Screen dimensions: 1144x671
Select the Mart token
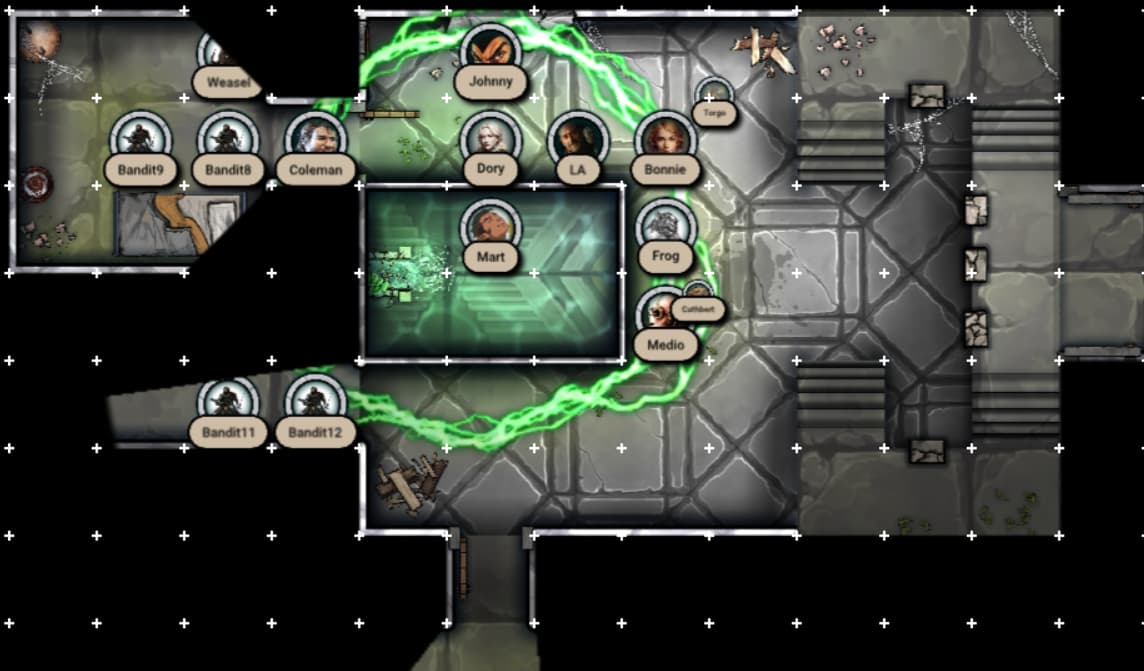[x=490, y=226]
